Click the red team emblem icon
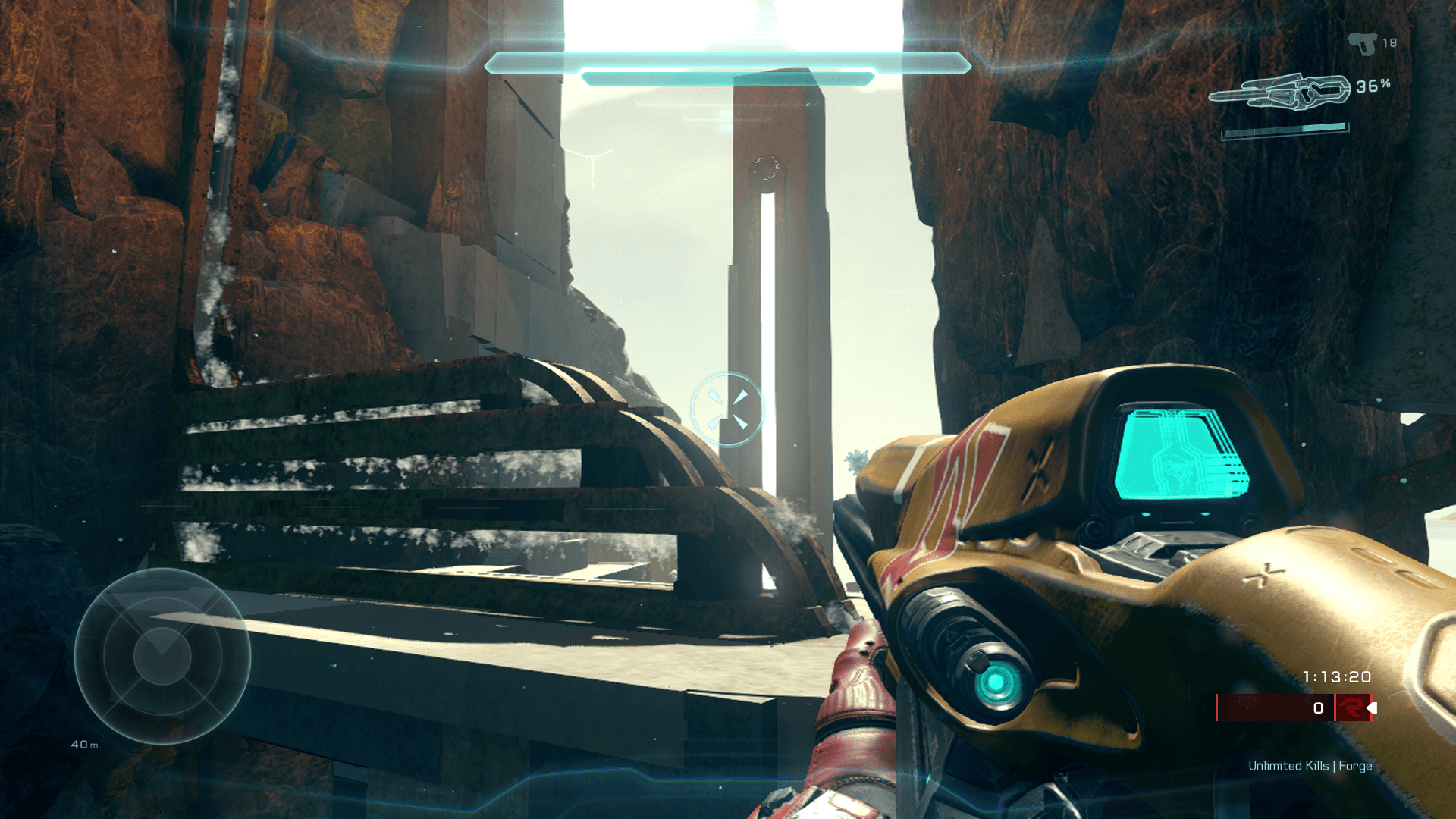The image size is (1456, 819). click(1351, 708)
